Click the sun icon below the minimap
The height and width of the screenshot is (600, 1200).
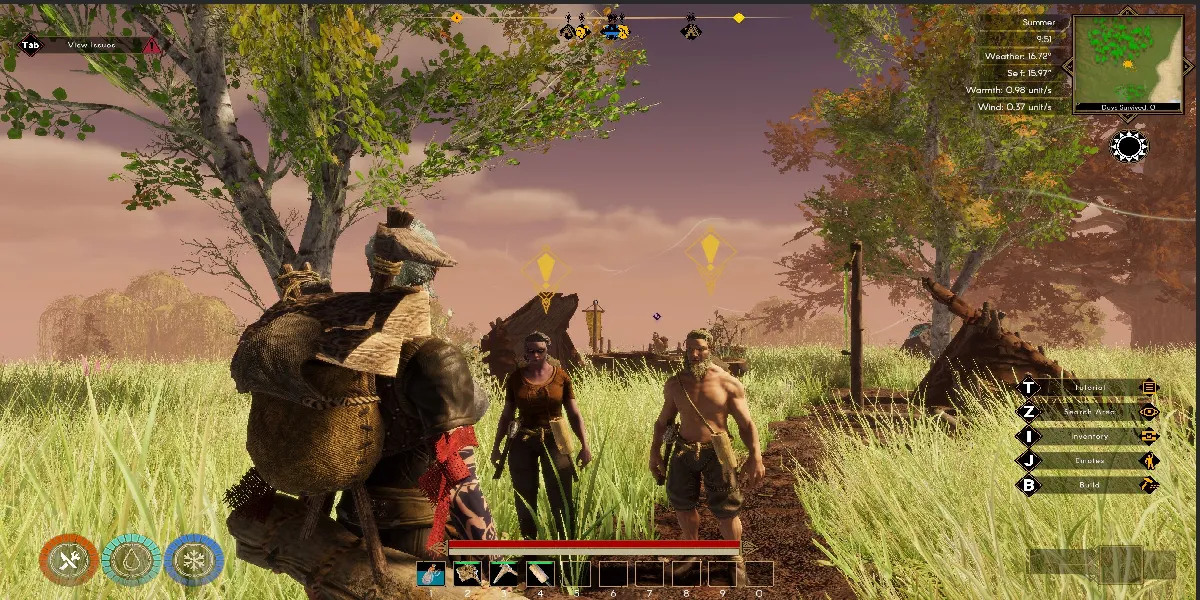coord(1129,147)
